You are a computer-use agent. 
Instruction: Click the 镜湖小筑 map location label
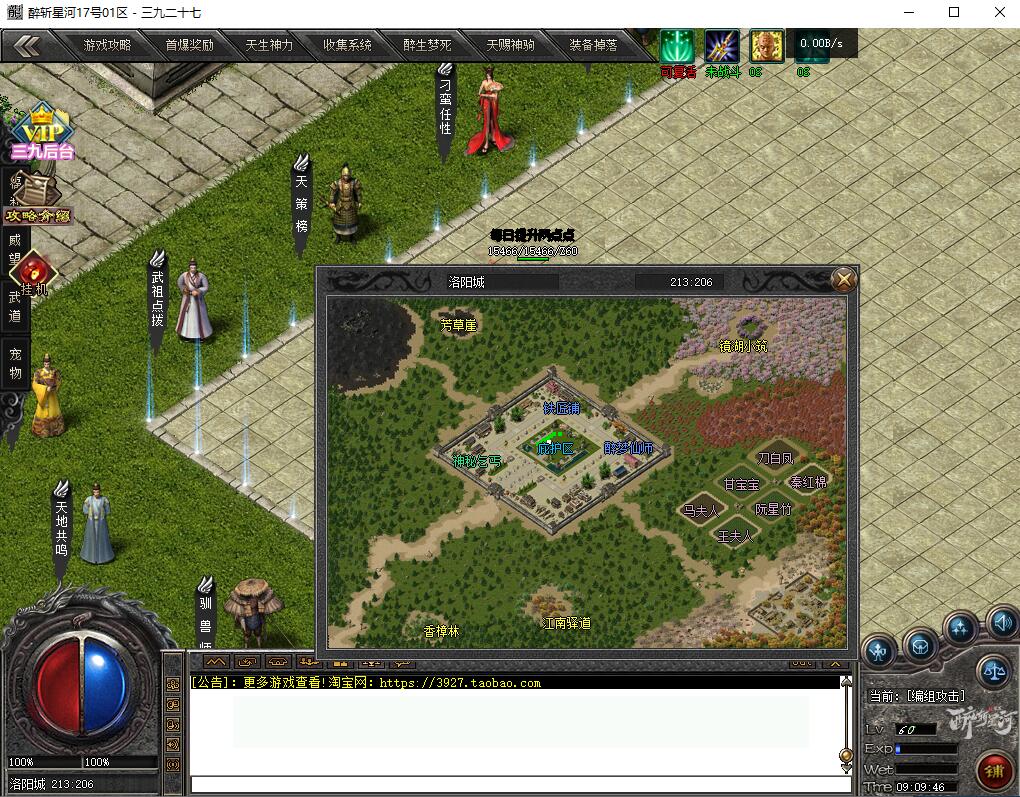pos(743,346)
